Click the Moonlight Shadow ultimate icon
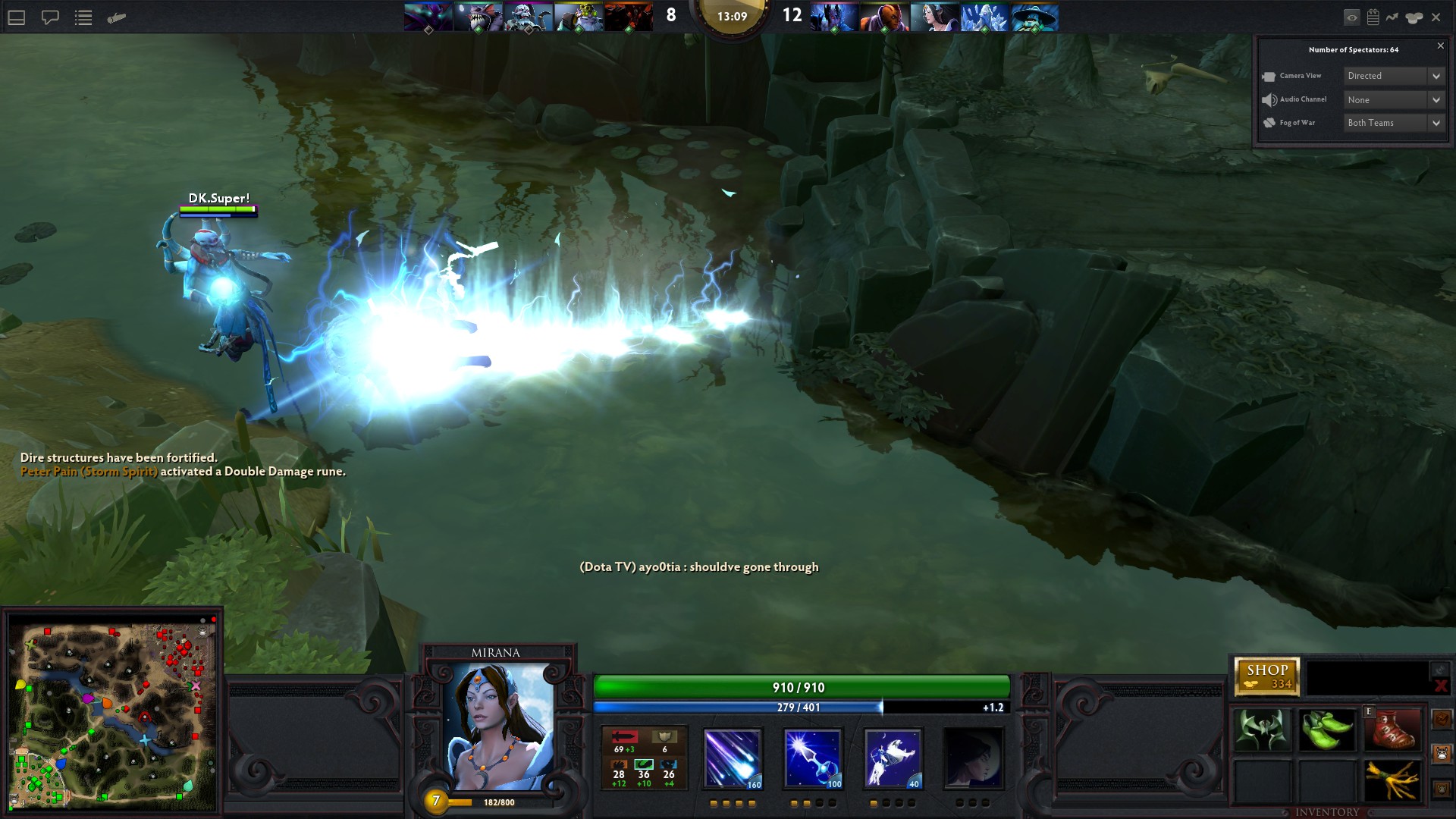This screenshot has width=1456, height=819. [x=973, y=758]
